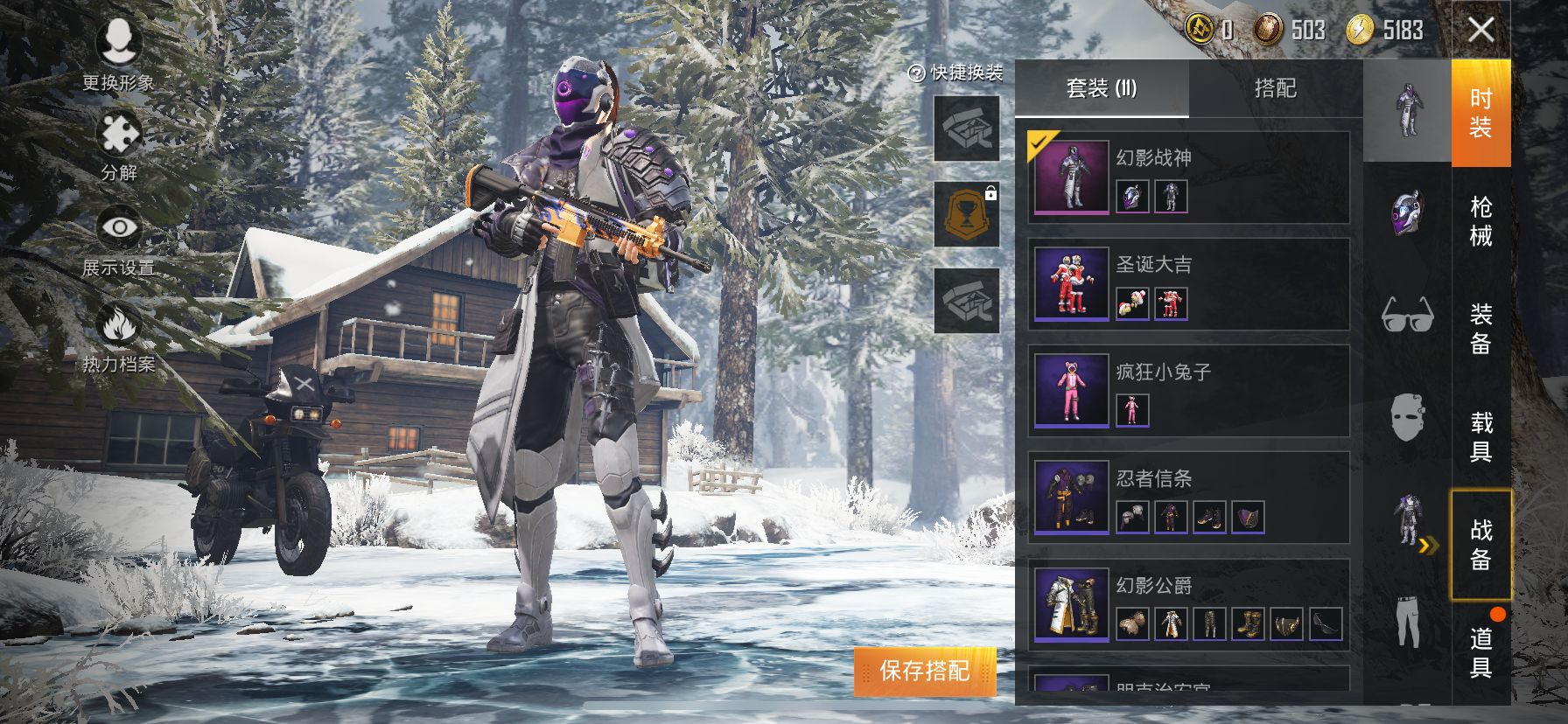Switch to the 搭配 tab
Viewport: 1568px width, 724px height.
pyautogui.click(x=1277, y=89)
